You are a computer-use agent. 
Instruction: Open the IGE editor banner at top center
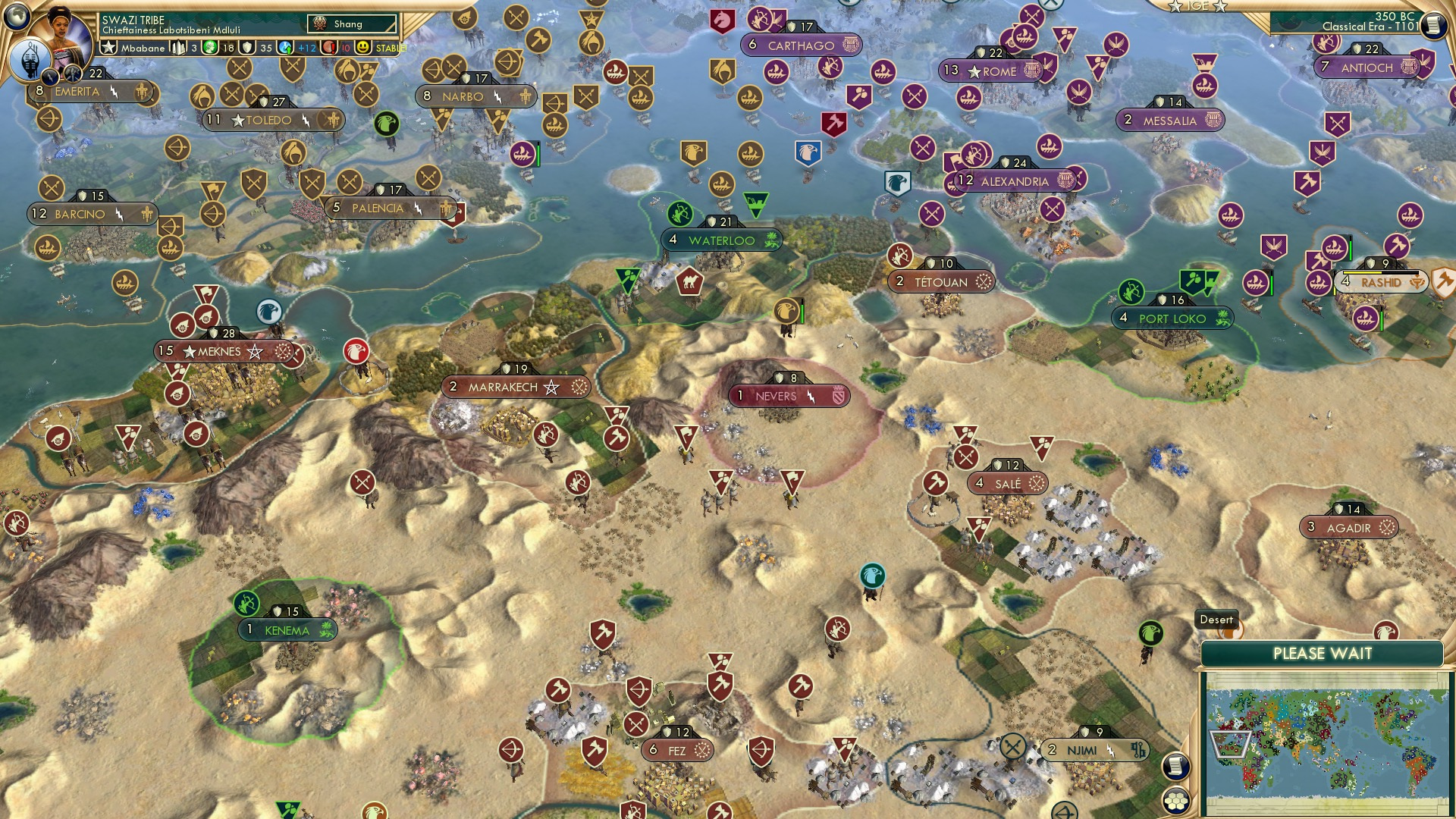coord(1198,7)
